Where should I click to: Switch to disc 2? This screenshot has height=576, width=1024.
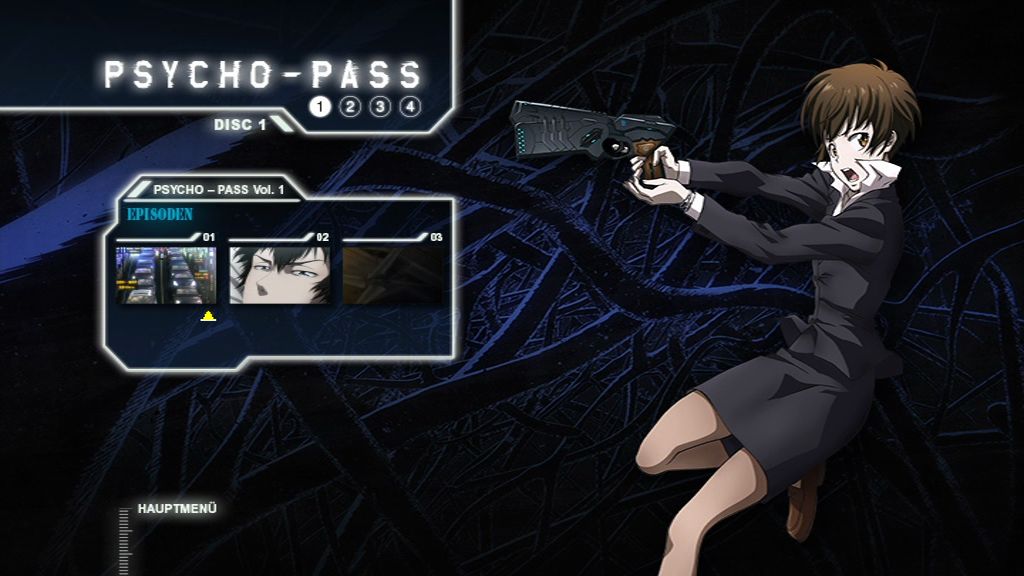click(x=349, y=107)
